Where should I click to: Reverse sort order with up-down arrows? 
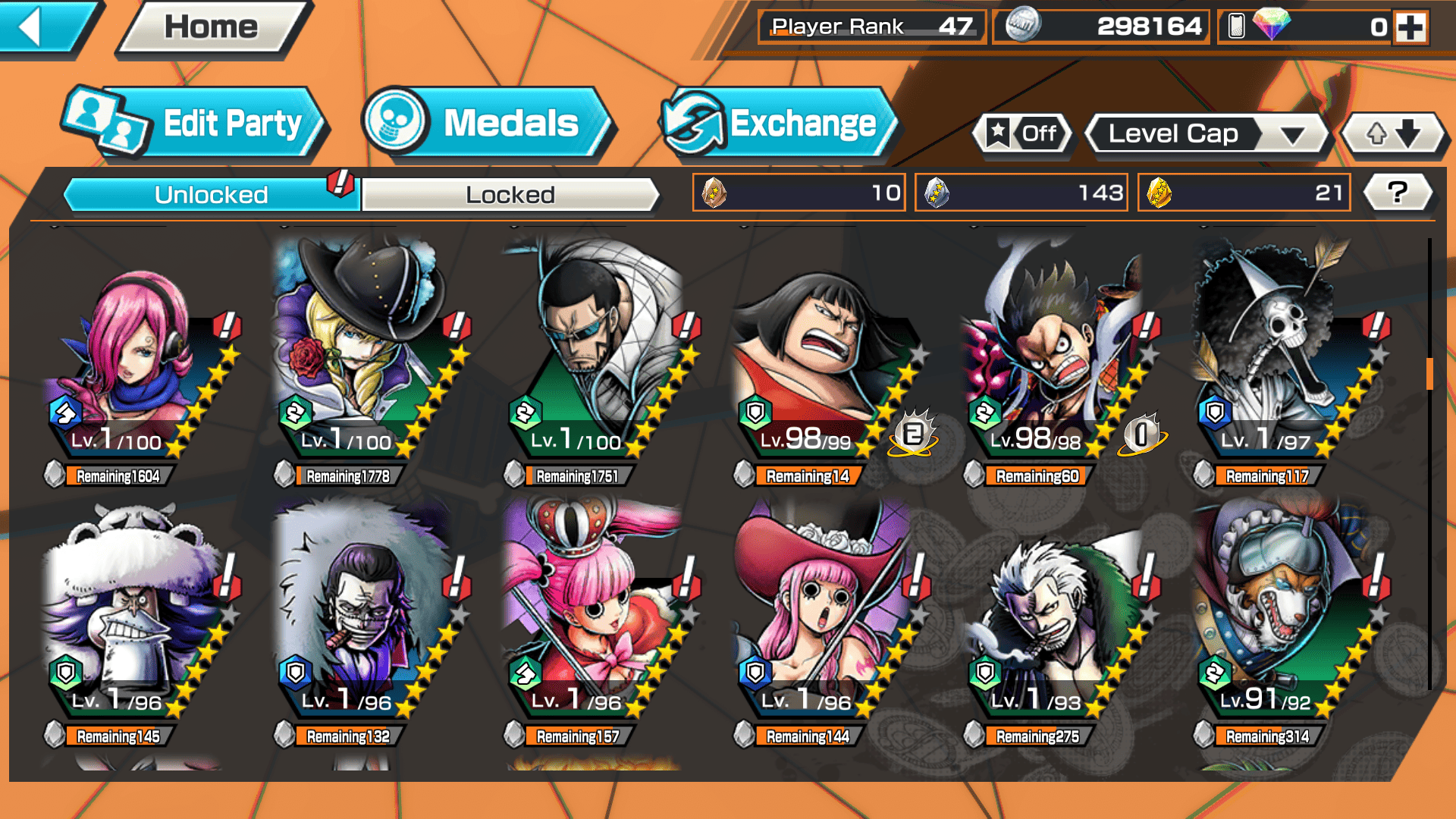pyautogui.click(x=1393, y=134)
